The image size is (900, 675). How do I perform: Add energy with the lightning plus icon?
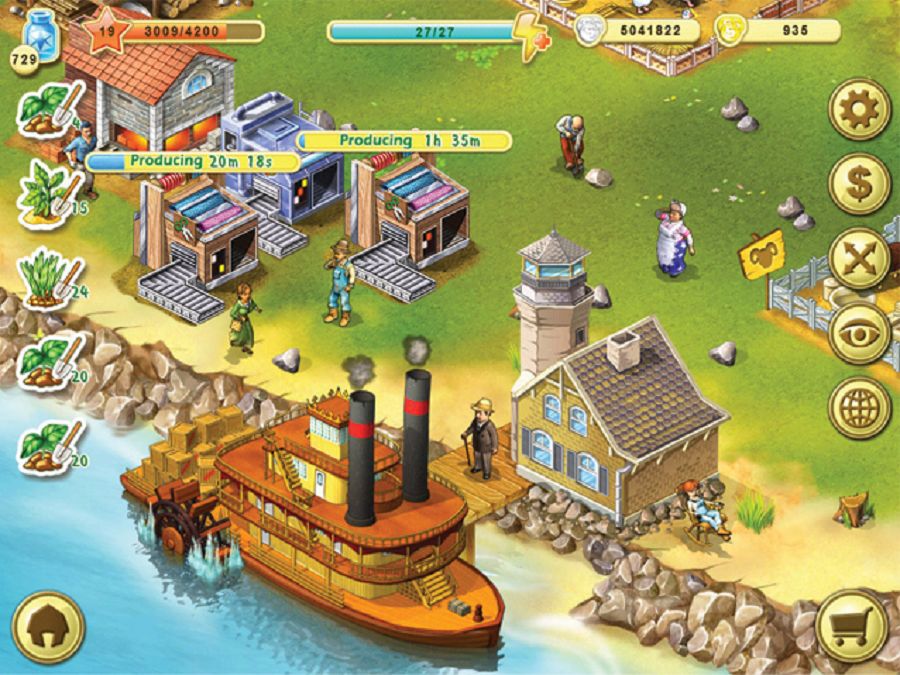coord(529,36)
